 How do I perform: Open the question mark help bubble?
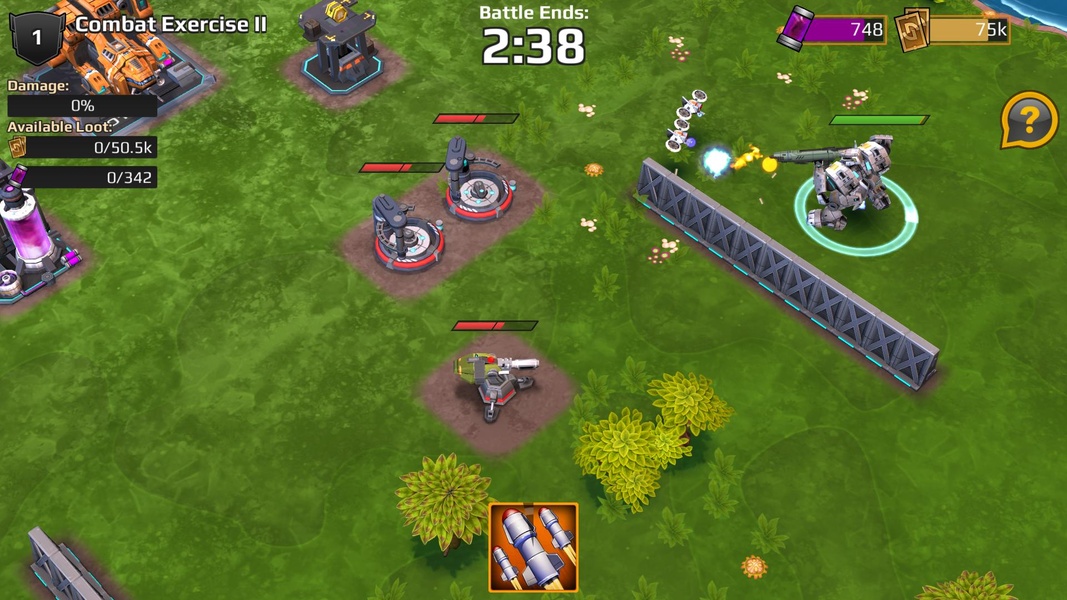[x=1028, y=121]
